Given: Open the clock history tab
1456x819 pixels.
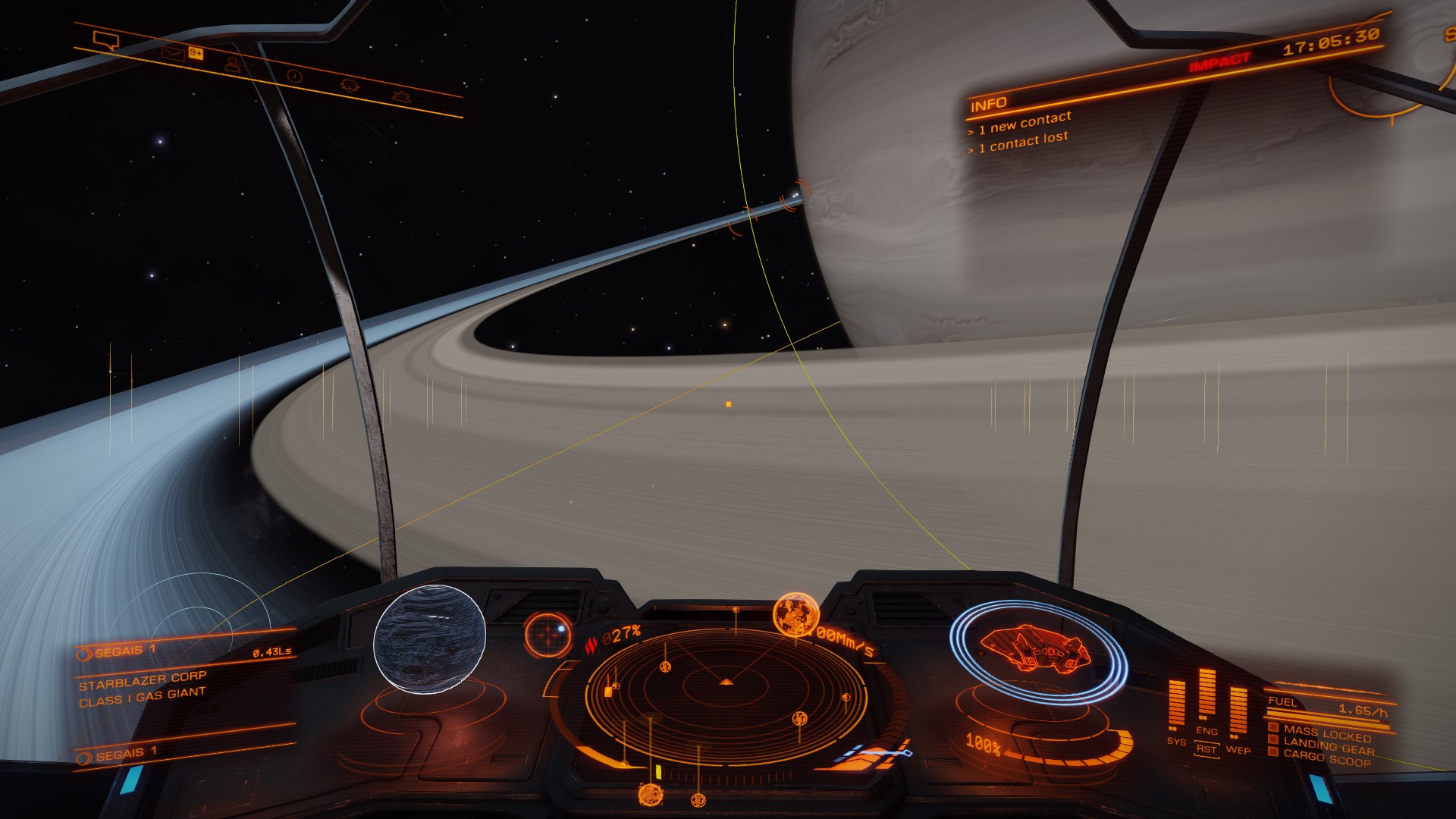Looking at the screenshot, I should (295, 76).
